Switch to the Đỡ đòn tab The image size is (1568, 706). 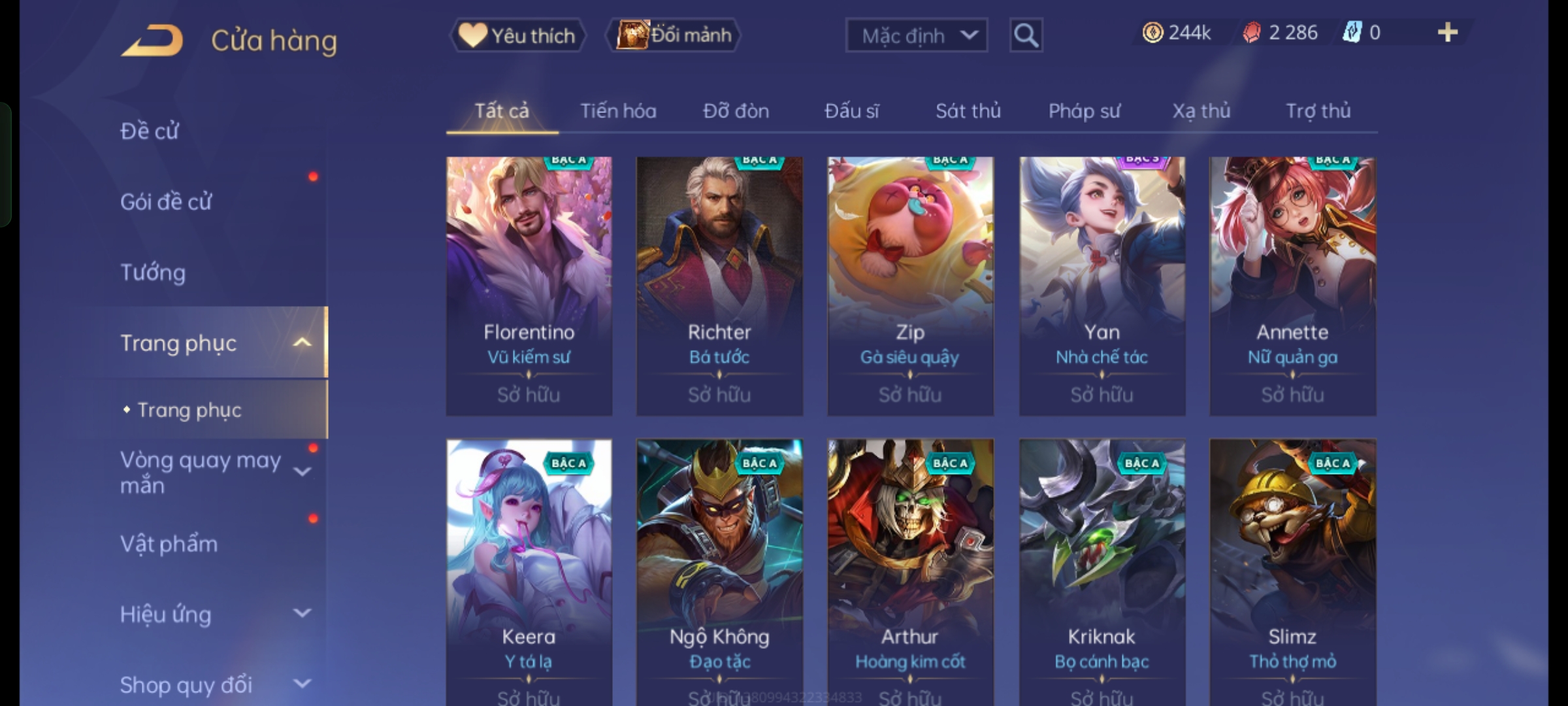point(736,111)
